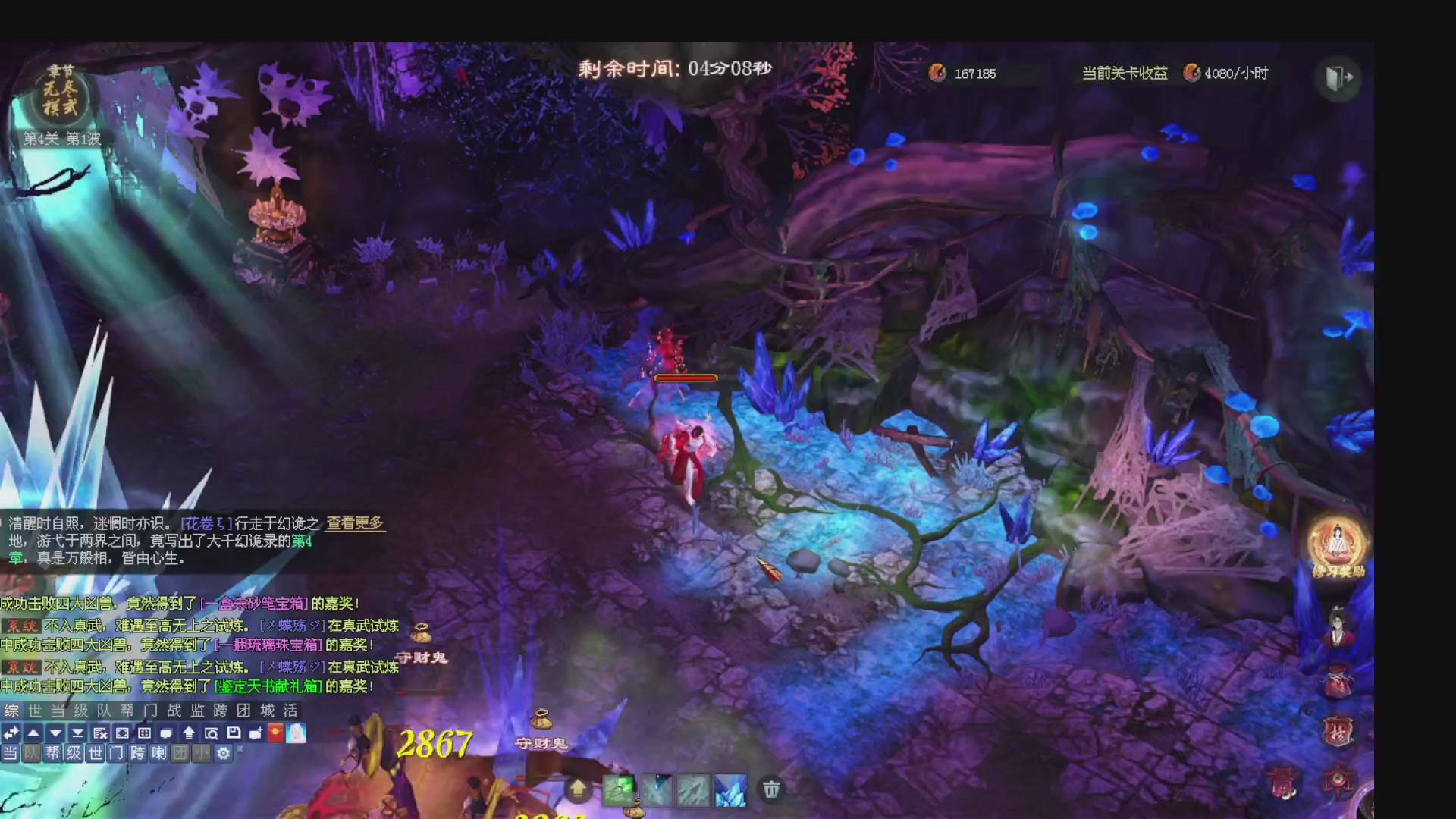Switch to the 世 chat tab

click(35, 711)
